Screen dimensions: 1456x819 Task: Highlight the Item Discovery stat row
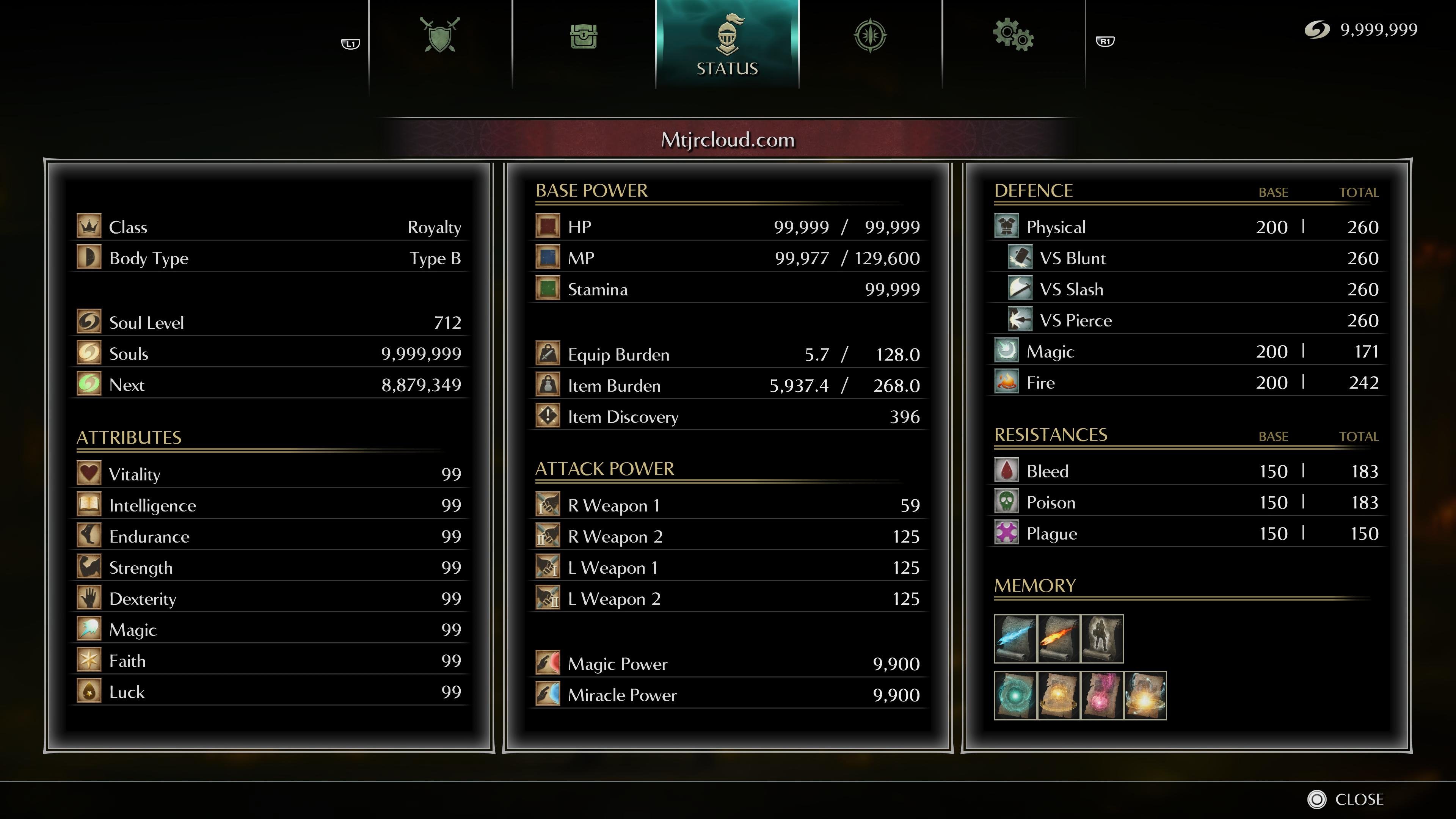pyautogui.click(x=728, y=417)
